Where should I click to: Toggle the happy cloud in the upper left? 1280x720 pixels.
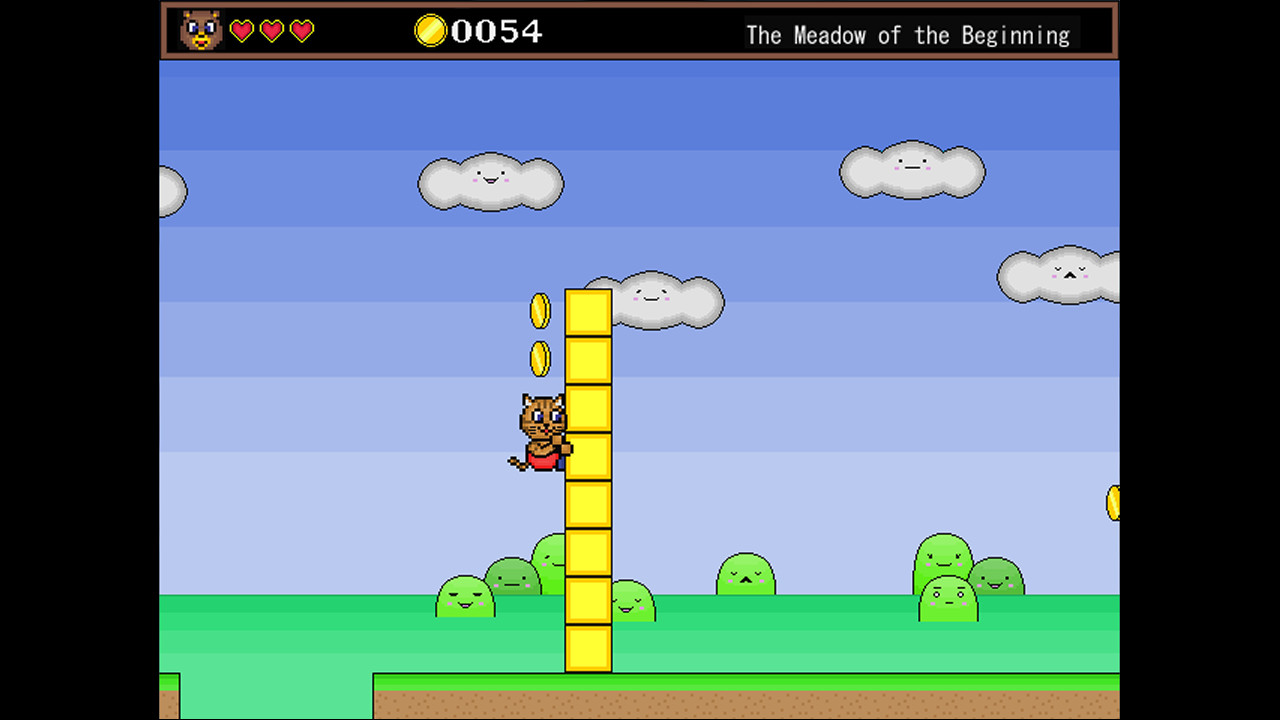(x=491, y=183)
